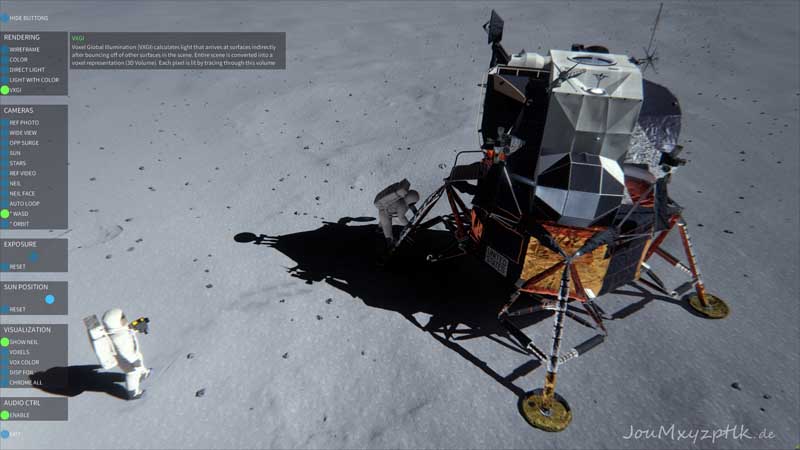
Task: Click the Exit button
Action: point(5,434)
